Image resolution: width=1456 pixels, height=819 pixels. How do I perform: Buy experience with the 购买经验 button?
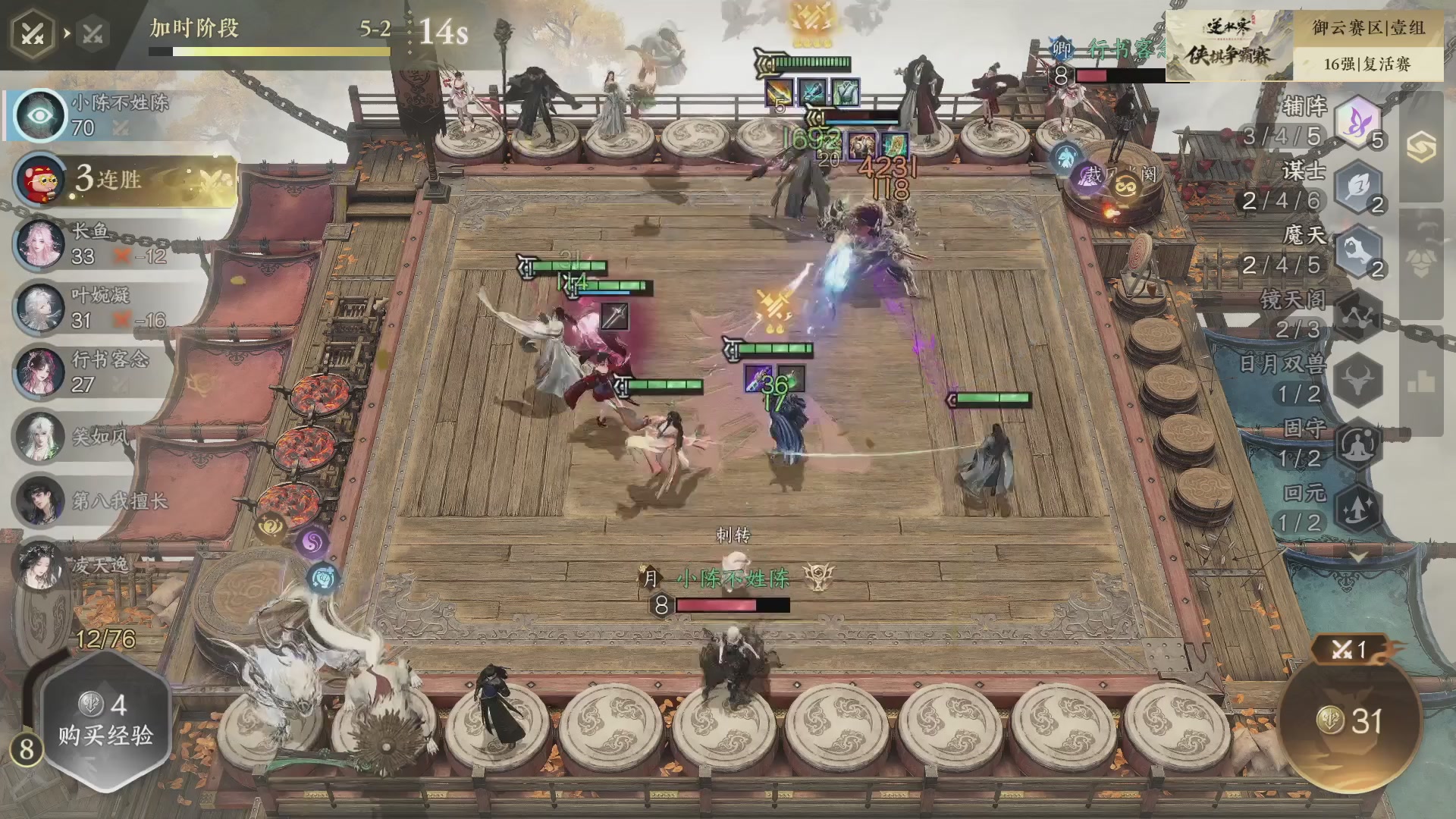[105, 720]
